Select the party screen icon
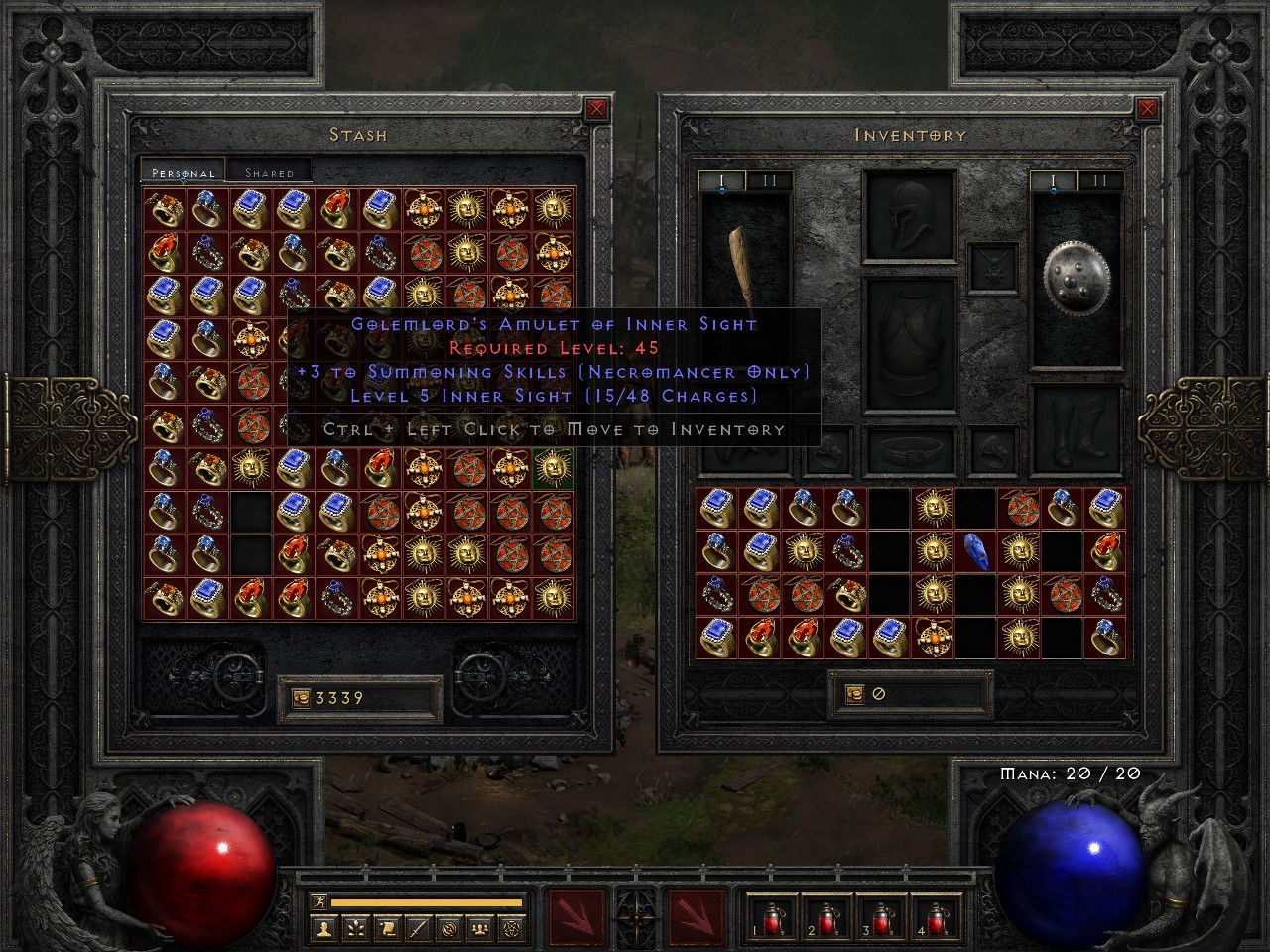The height and width of the screenshot is (952, 1270). (x=479, y=930)
